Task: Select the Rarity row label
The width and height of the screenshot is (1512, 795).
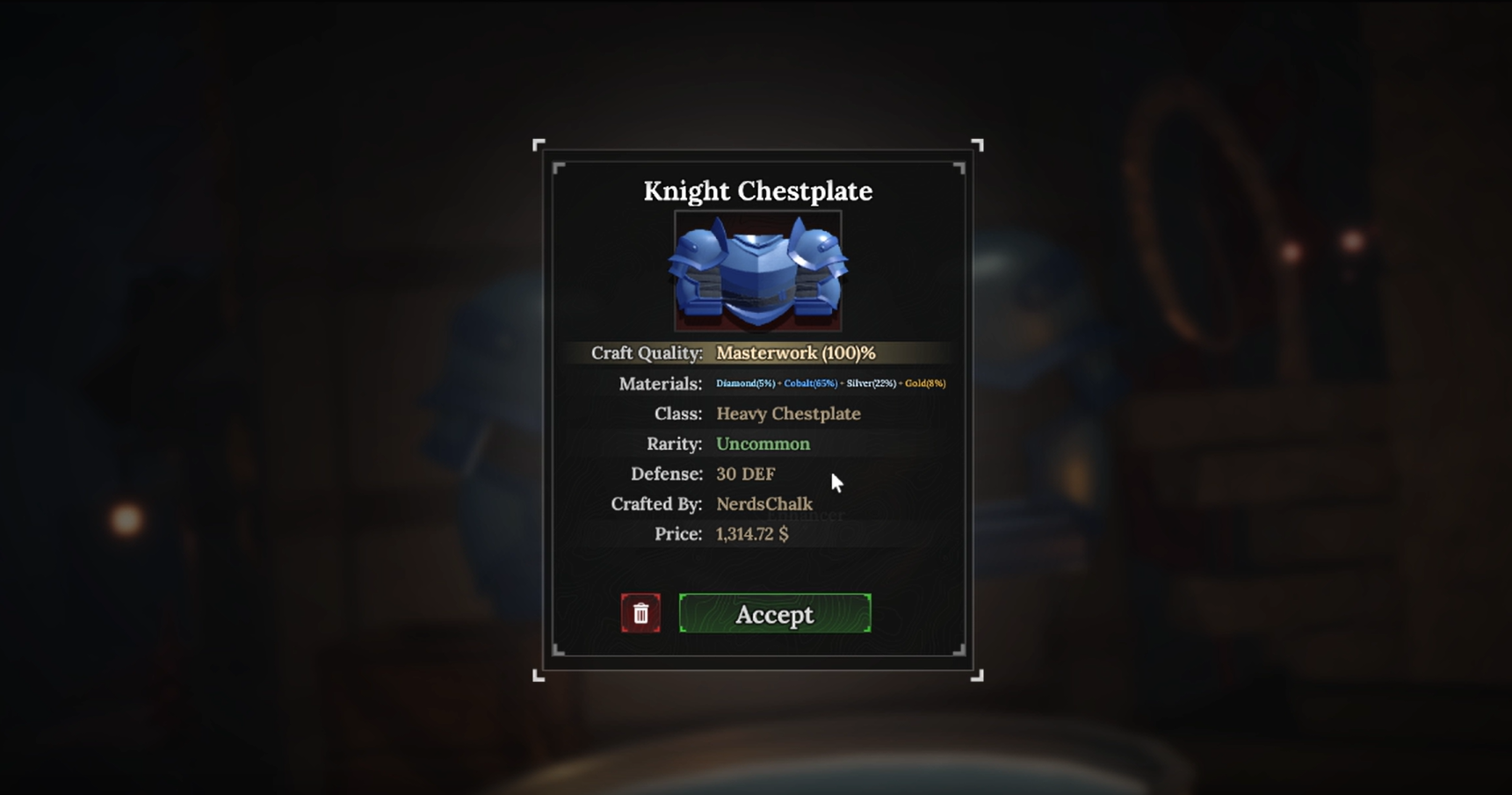Action: coord(673,444)
